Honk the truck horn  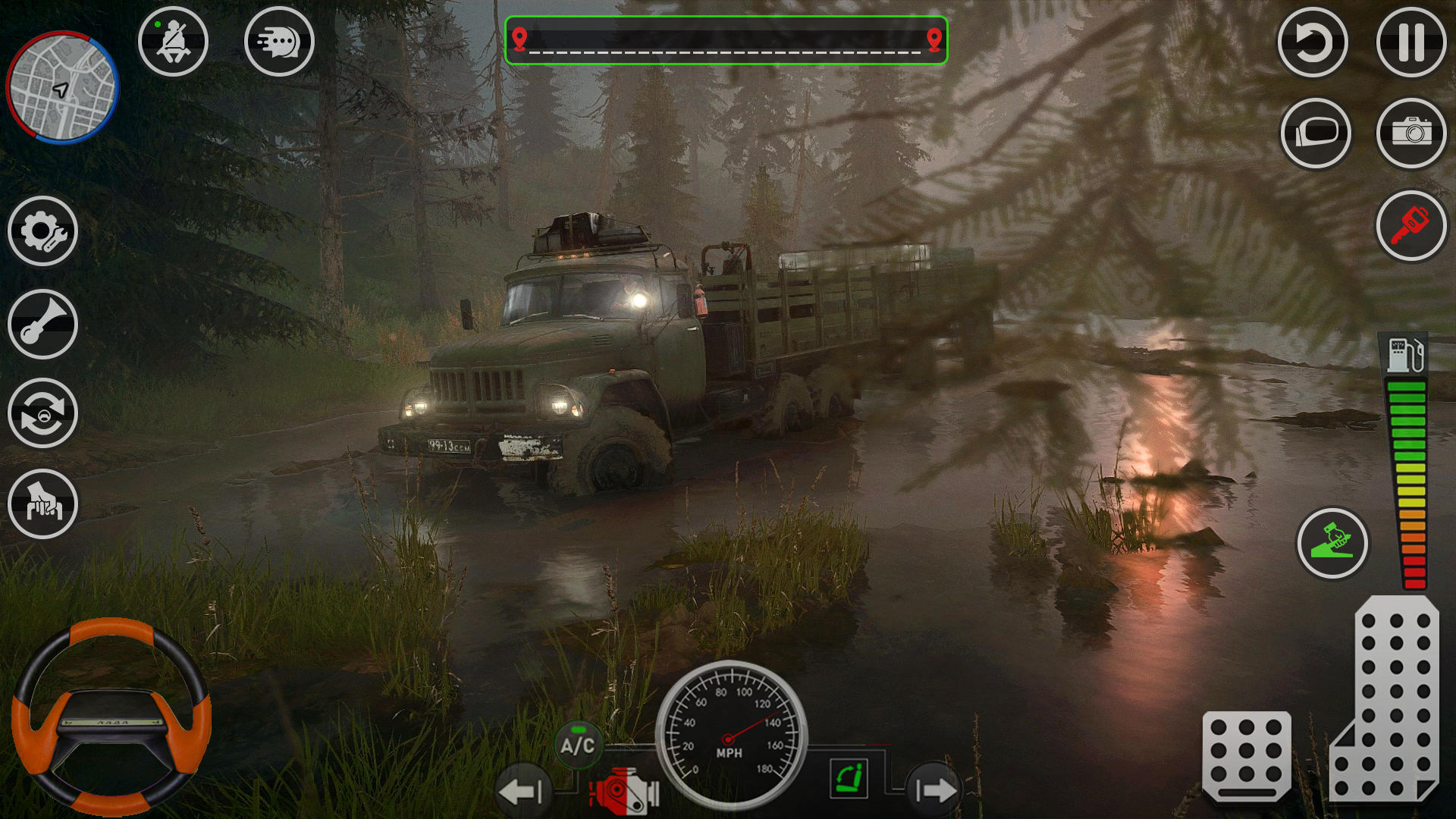[42, 324]
